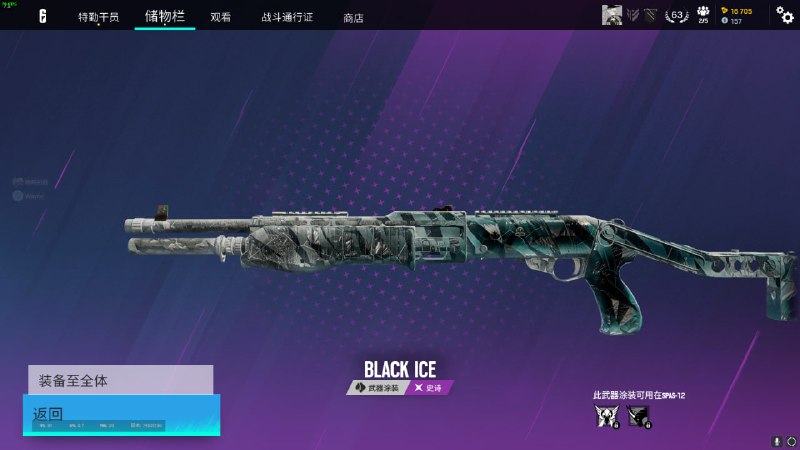Toggle the microphone icon
This screenshot has width=800, height=450.
click(777, 440)
